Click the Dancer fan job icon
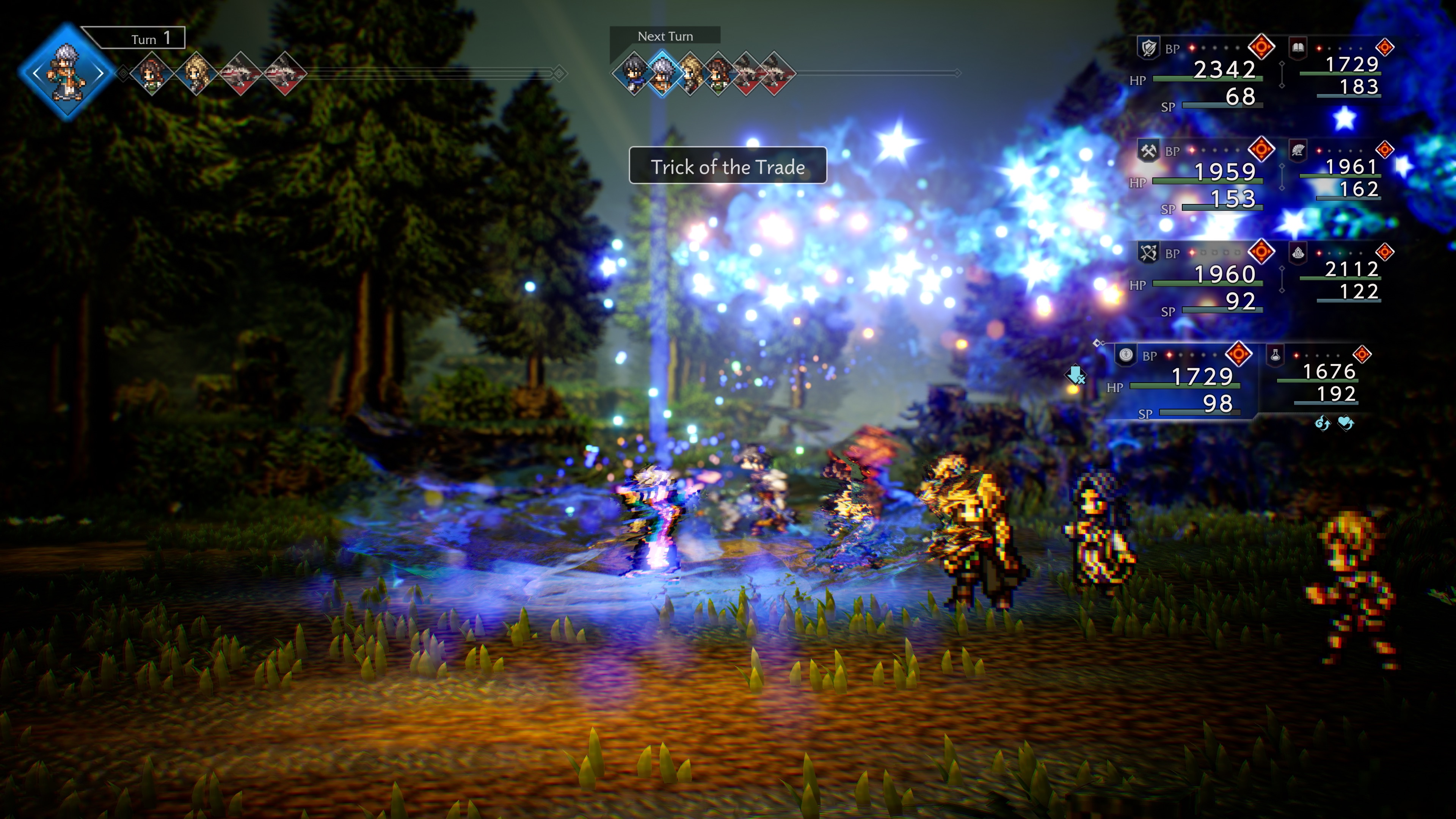Viewport: 1456px width, 819px height. pos(1298,151)
